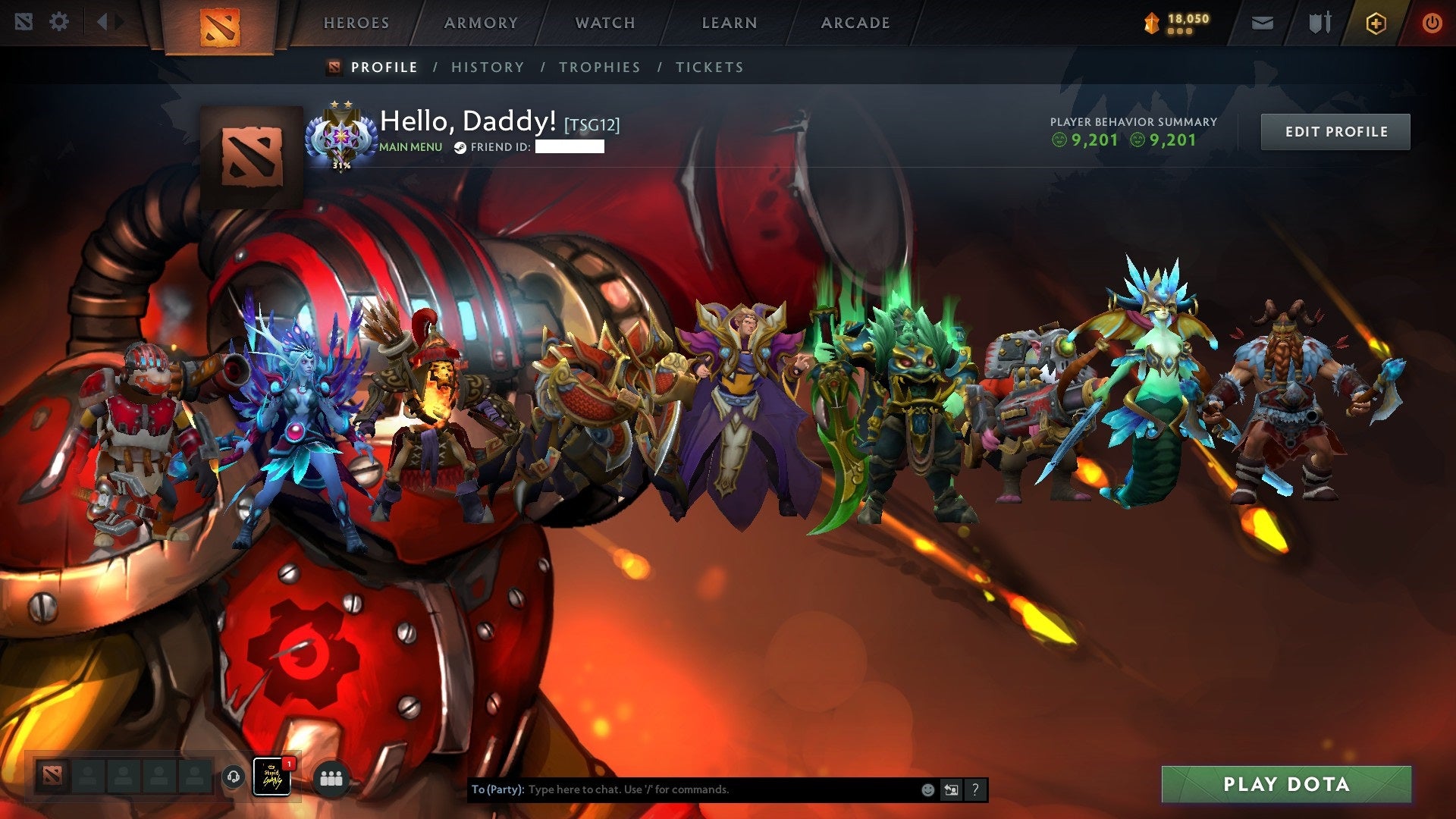This screenshot has height=819, width=1456.
Task: Click the EDIT PROFILE button
Action: (x=1335, y=130)
